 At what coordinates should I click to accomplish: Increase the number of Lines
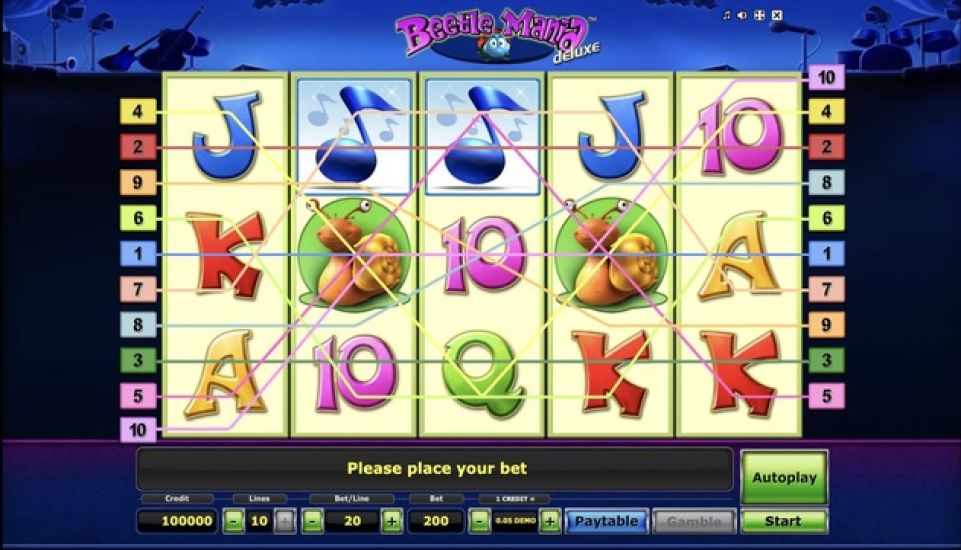click(285, 521)
